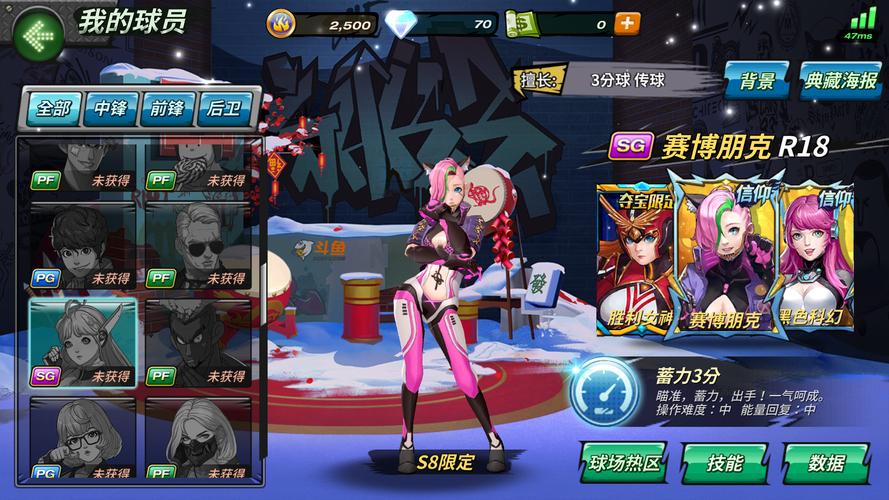Choose the PF player wearing sunglasses
Viewport: 889px width, 500px height.
[197, 246]
